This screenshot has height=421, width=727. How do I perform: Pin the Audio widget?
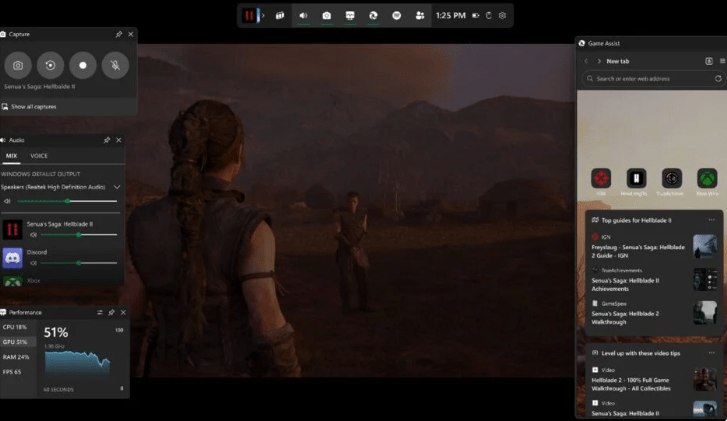point(107,140)
